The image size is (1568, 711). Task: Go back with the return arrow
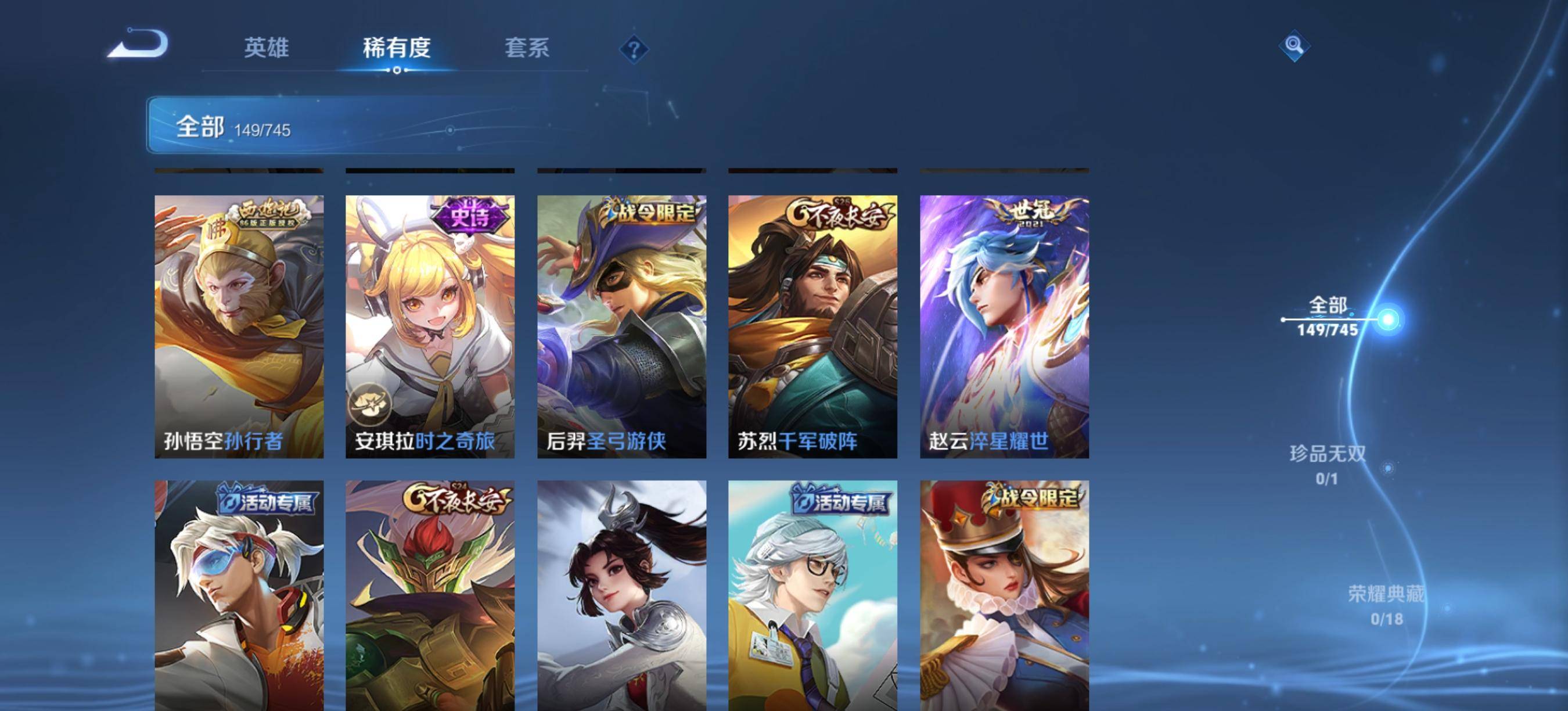tap(139, 44)
